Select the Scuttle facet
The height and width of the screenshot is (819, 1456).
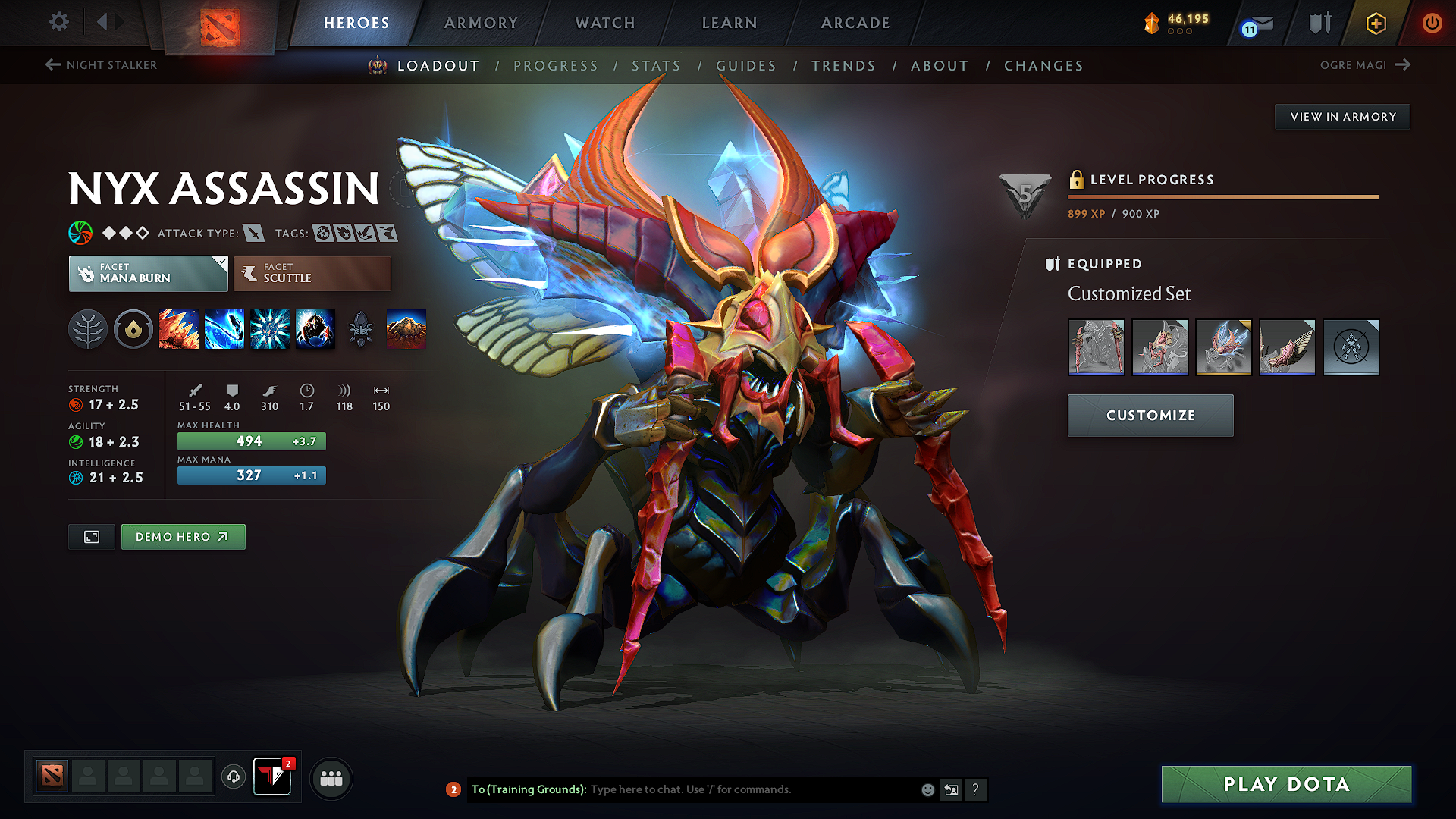click(x=311, y=273)
